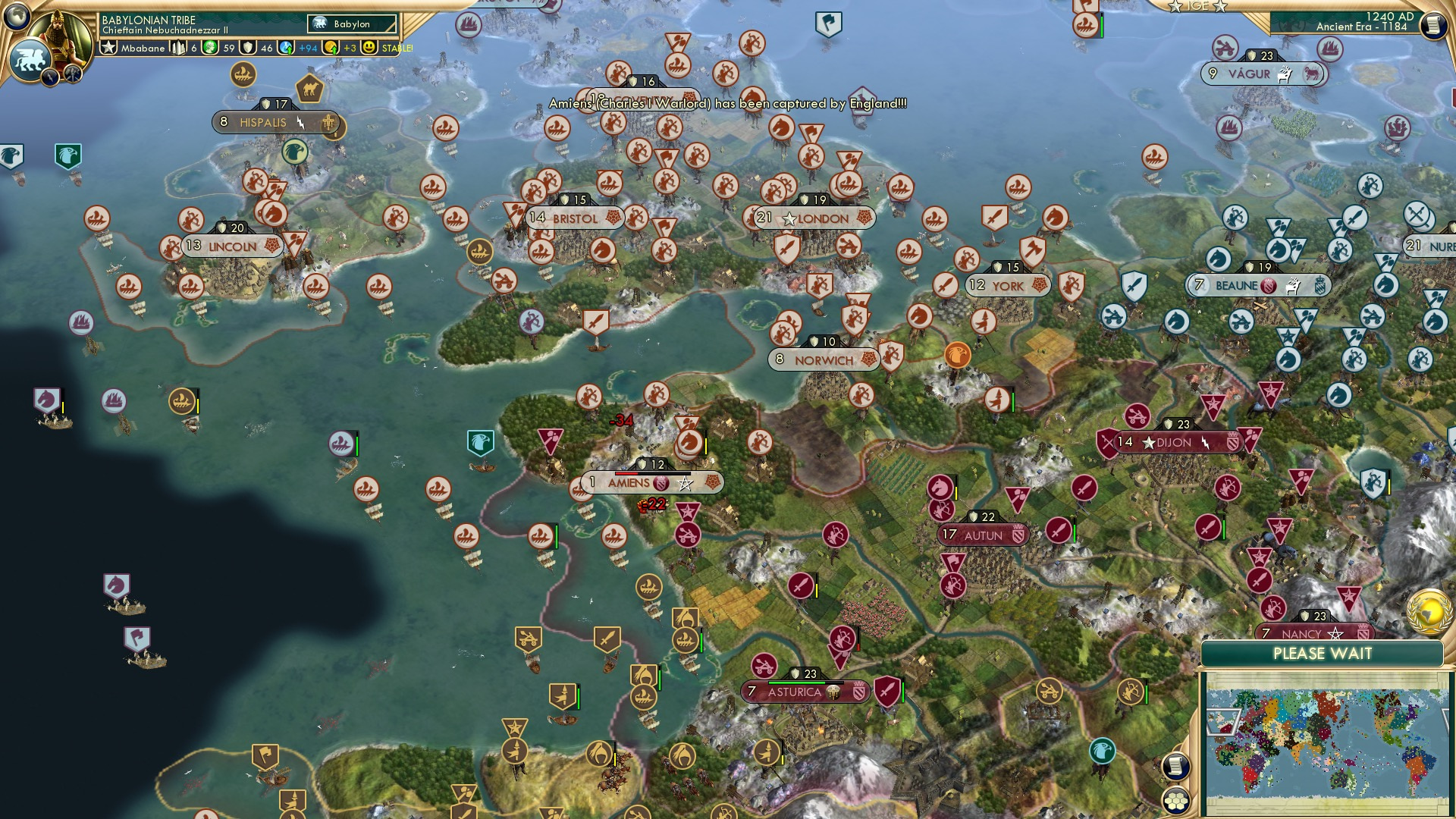Click the gold coin income icon
Image resolution: width=1456 pixels, height=819 pixels.
[x=330, y=48]
